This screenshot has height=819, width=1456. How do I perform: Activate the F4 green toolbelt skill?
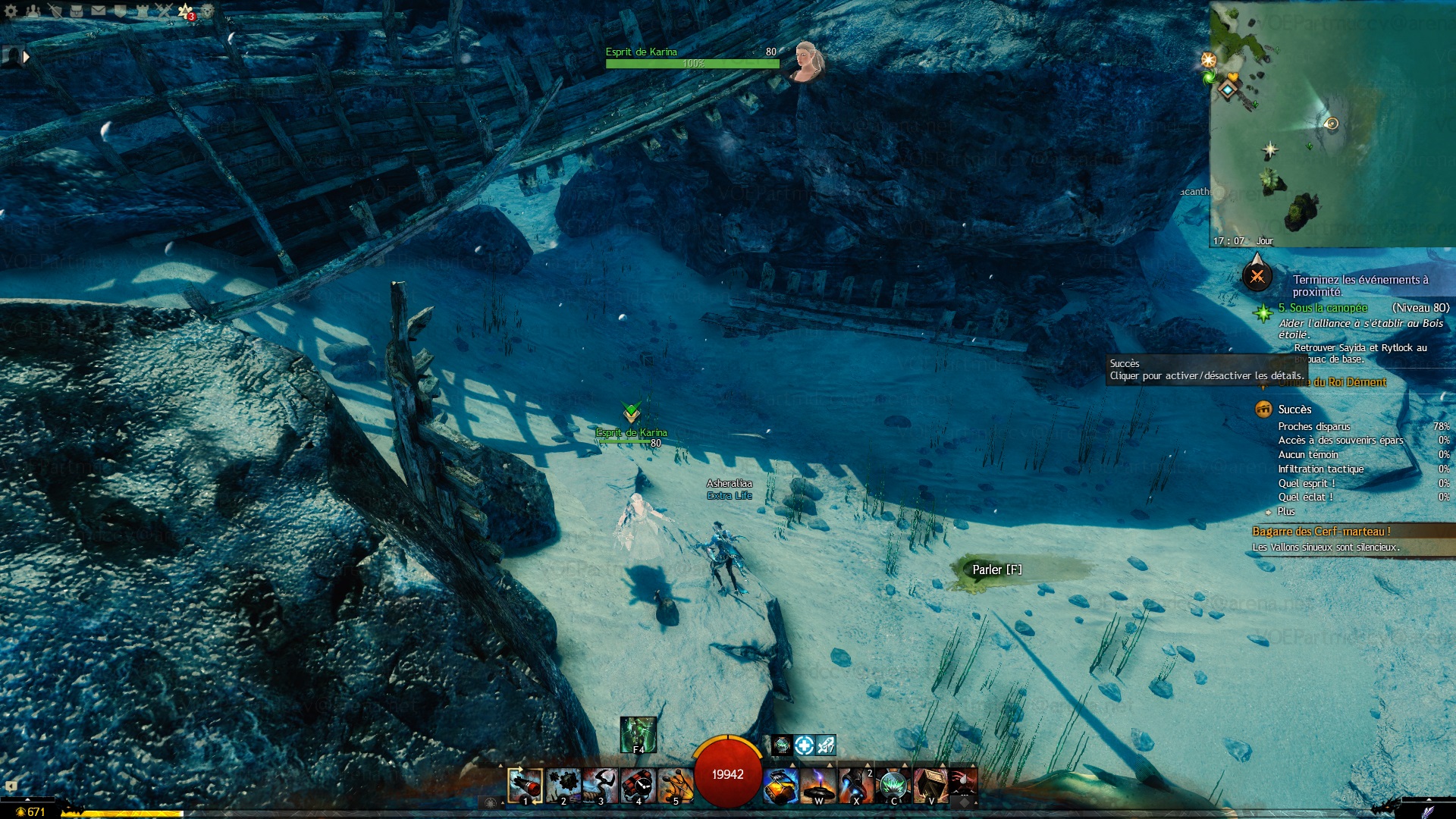point(638,735)
